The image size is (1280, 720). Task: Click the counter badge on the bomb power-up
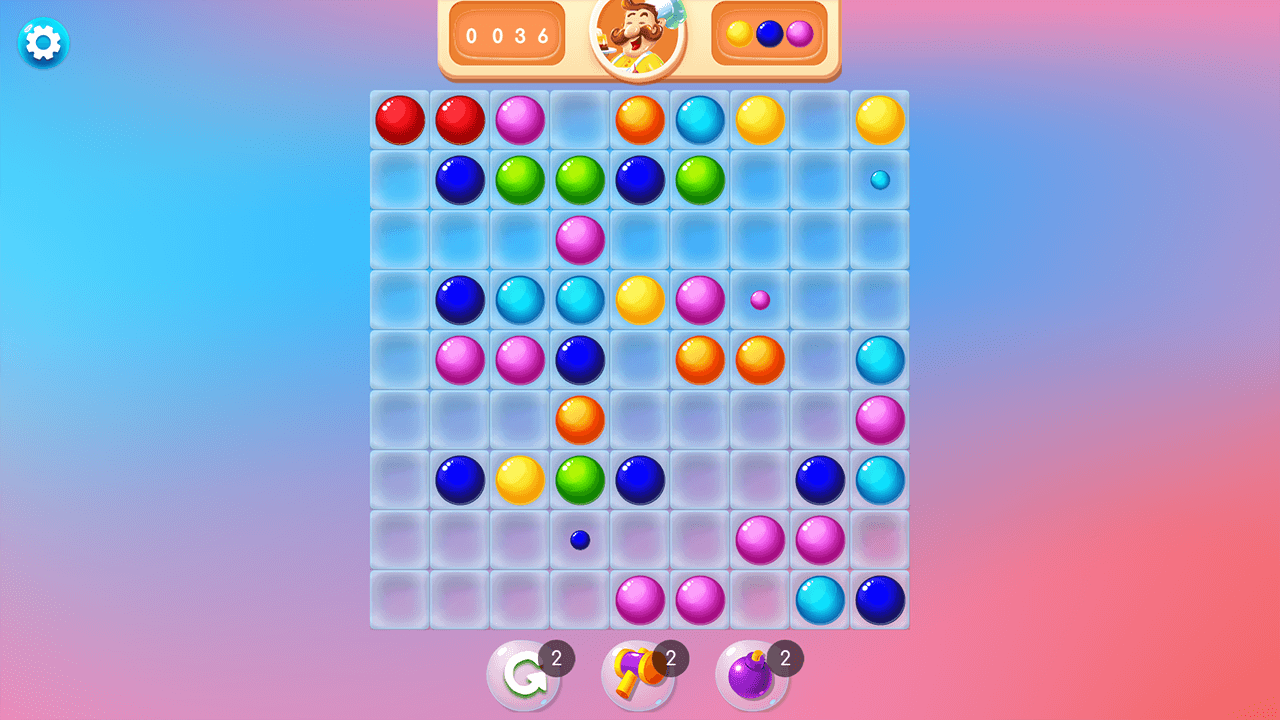[786, 657]
